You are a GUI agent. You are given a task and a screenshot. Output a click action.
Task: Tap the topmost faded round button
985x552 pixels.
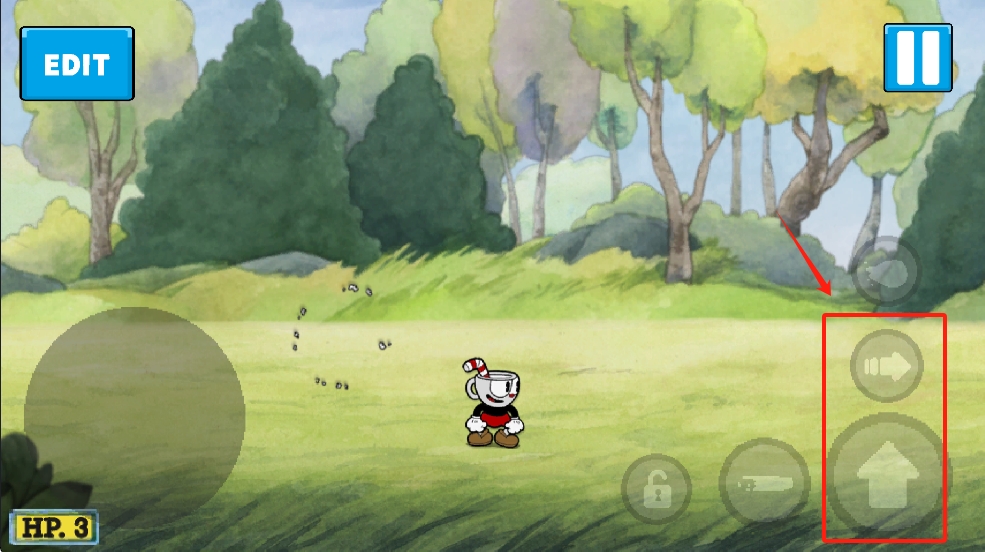[x=886, y=270]
